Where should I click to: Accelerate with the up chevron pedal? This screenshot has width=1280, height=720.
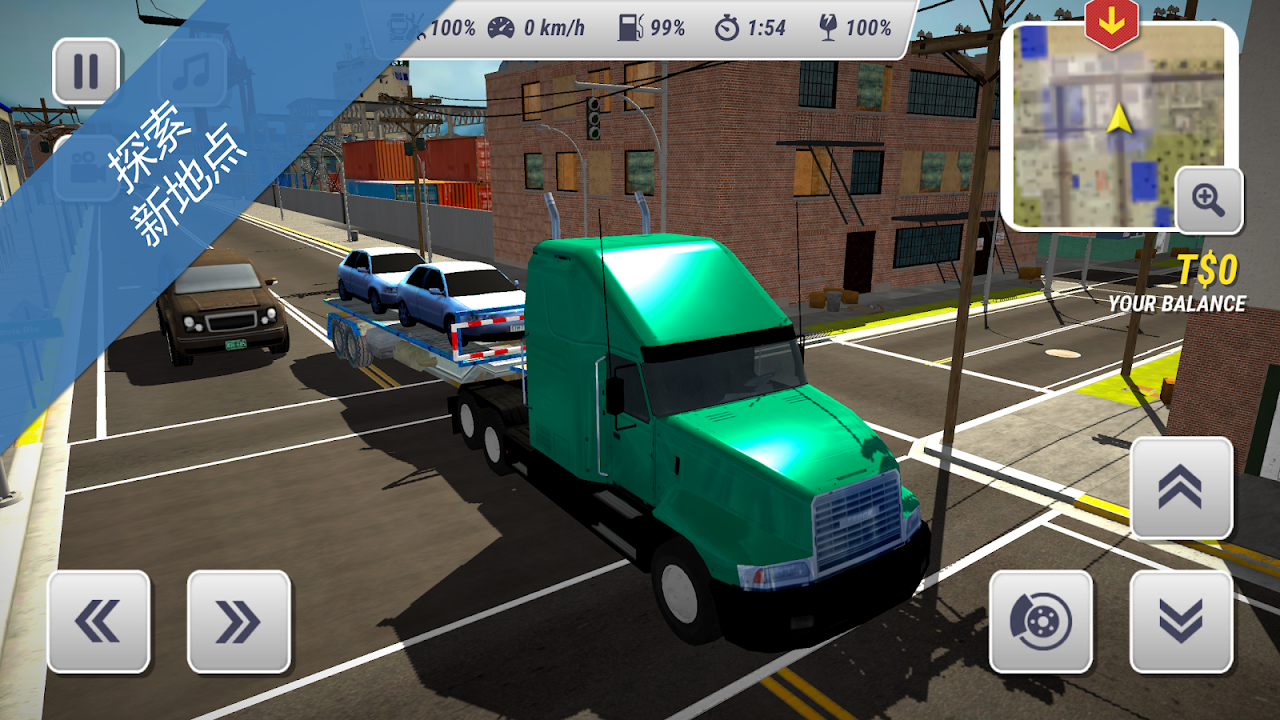1181,487
